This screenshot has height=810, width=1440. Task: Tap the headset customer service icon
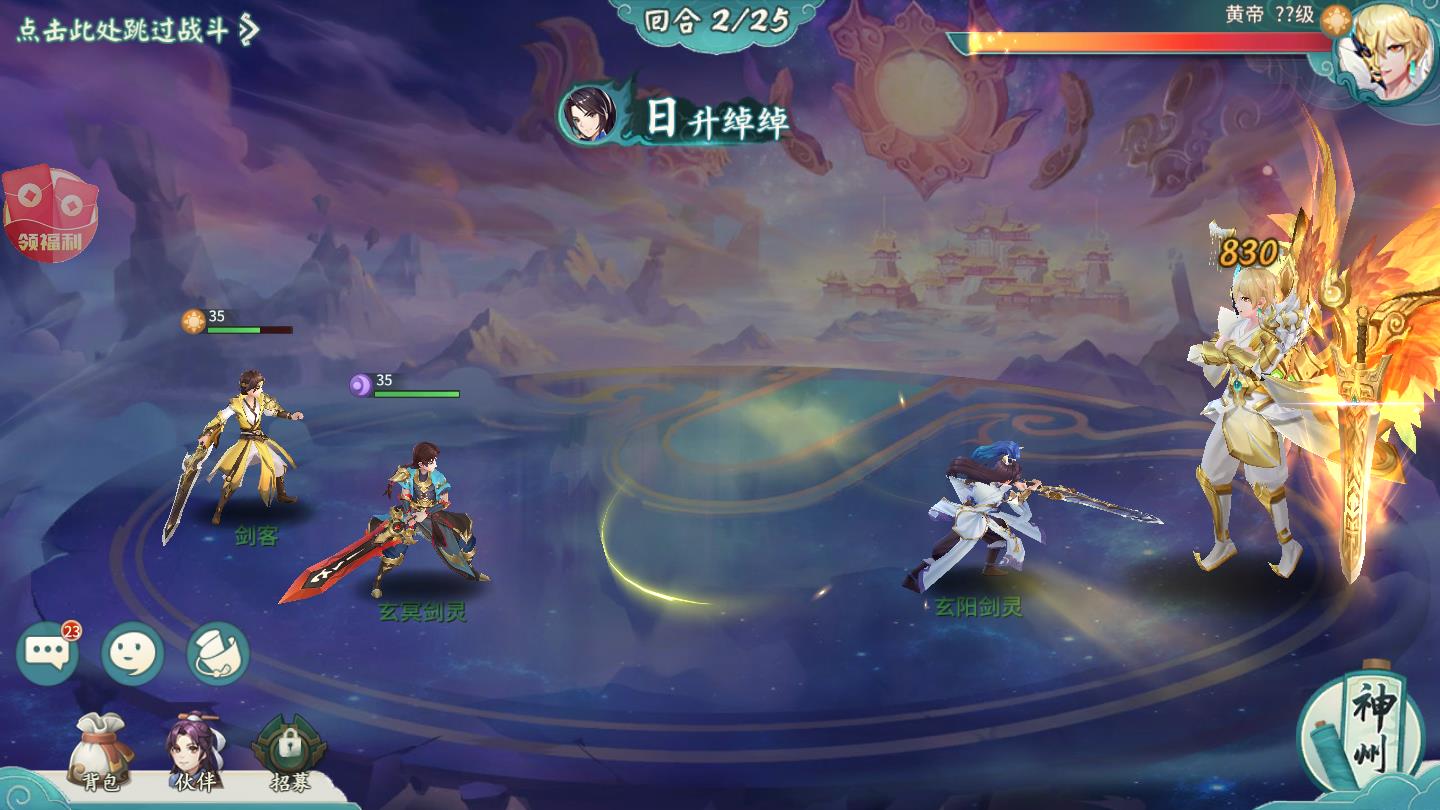(218, 654)
